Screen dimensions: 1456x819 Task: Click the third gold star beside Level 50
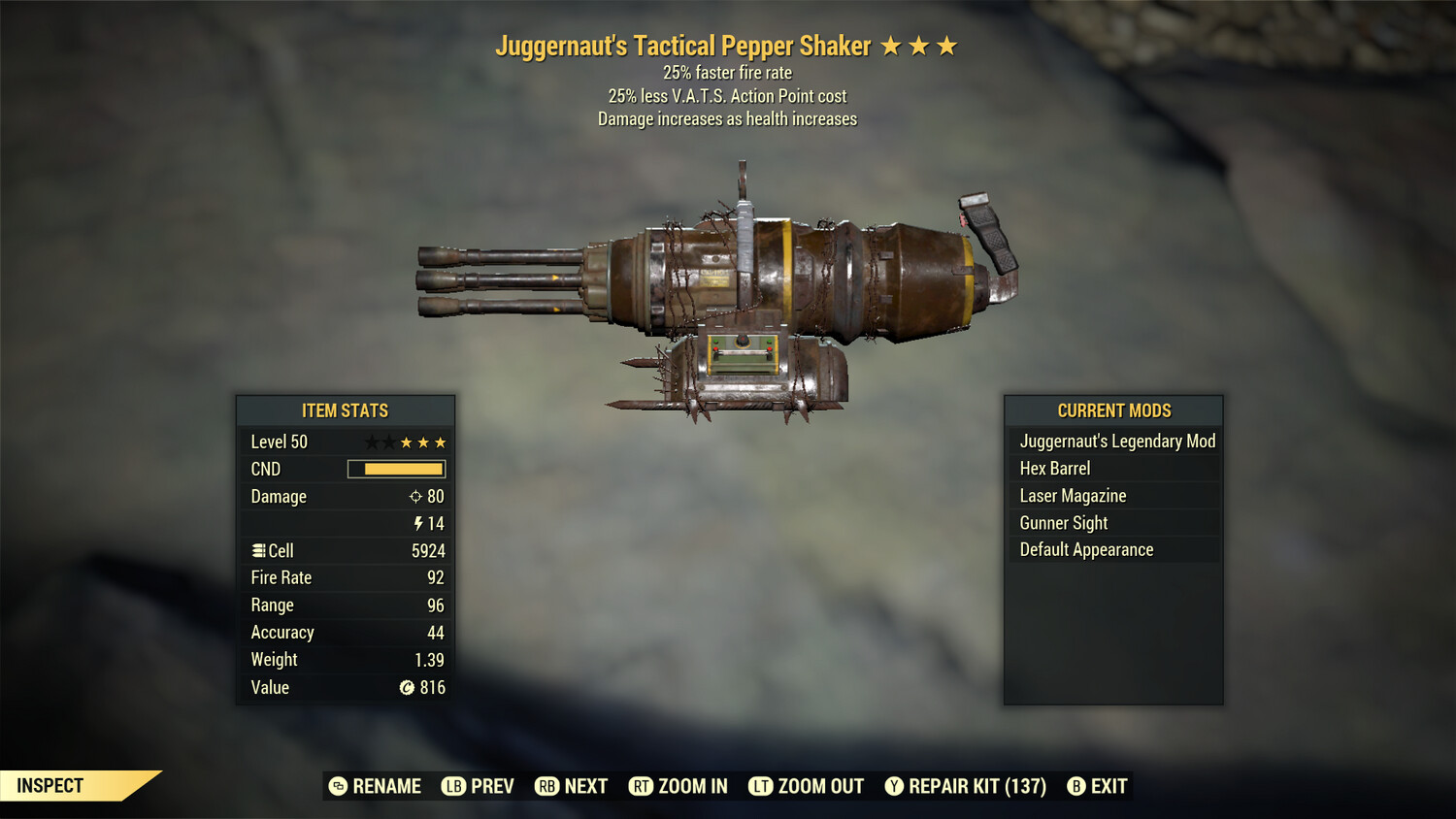[x=441, y=442]
